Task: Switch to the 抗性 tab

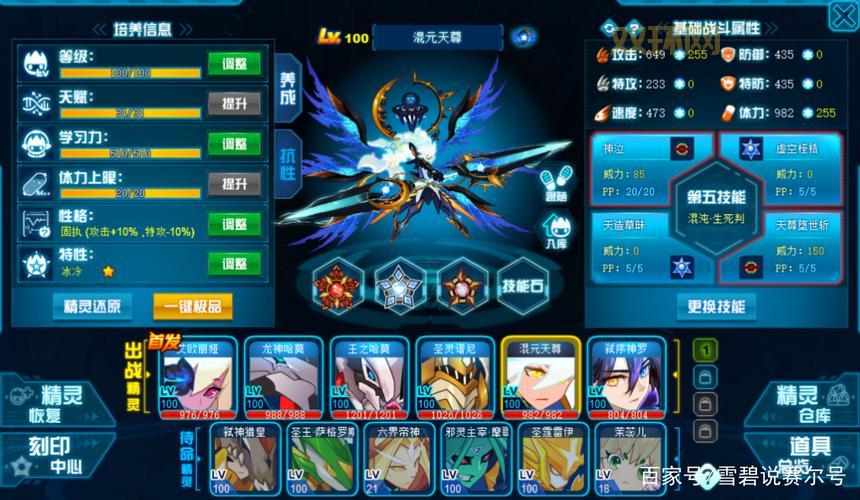Action: (286, 159)
